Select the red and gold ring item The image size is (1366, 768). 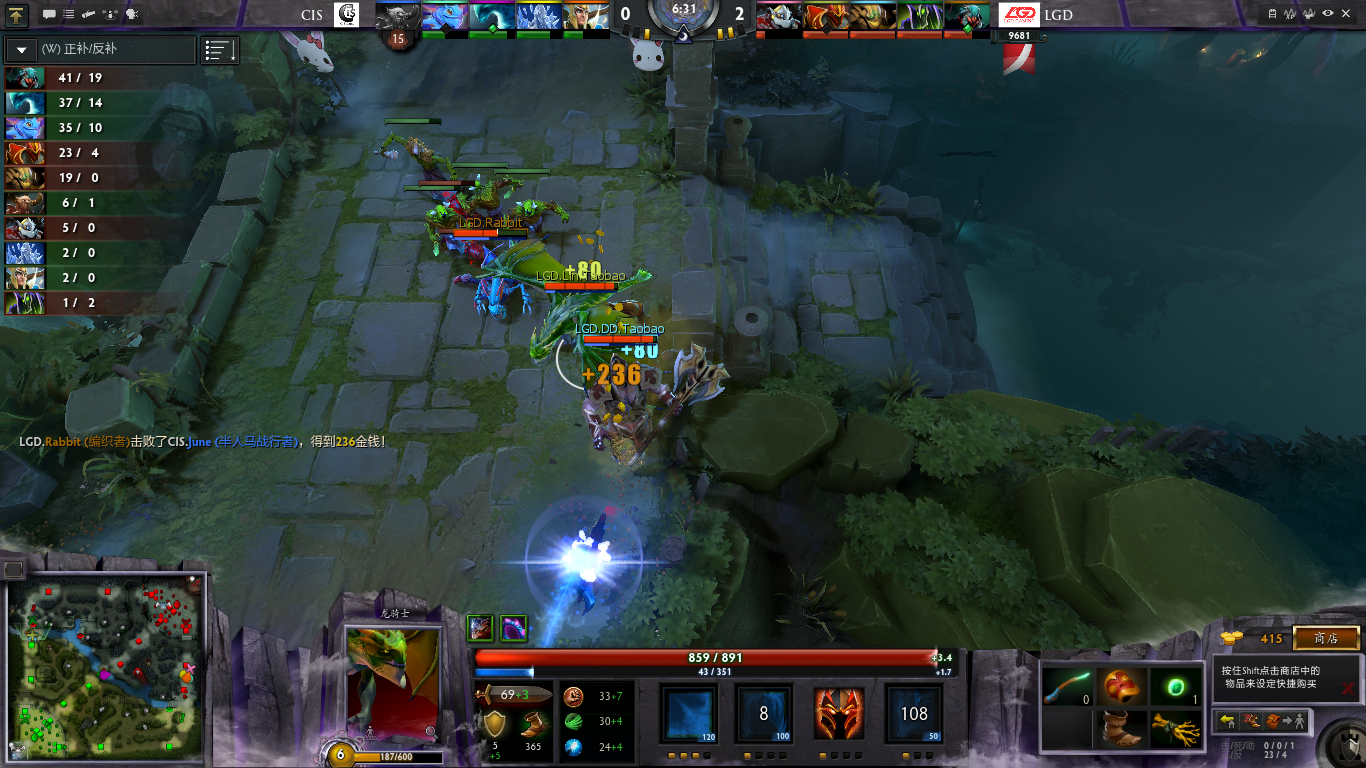[x=1122, y=686]
